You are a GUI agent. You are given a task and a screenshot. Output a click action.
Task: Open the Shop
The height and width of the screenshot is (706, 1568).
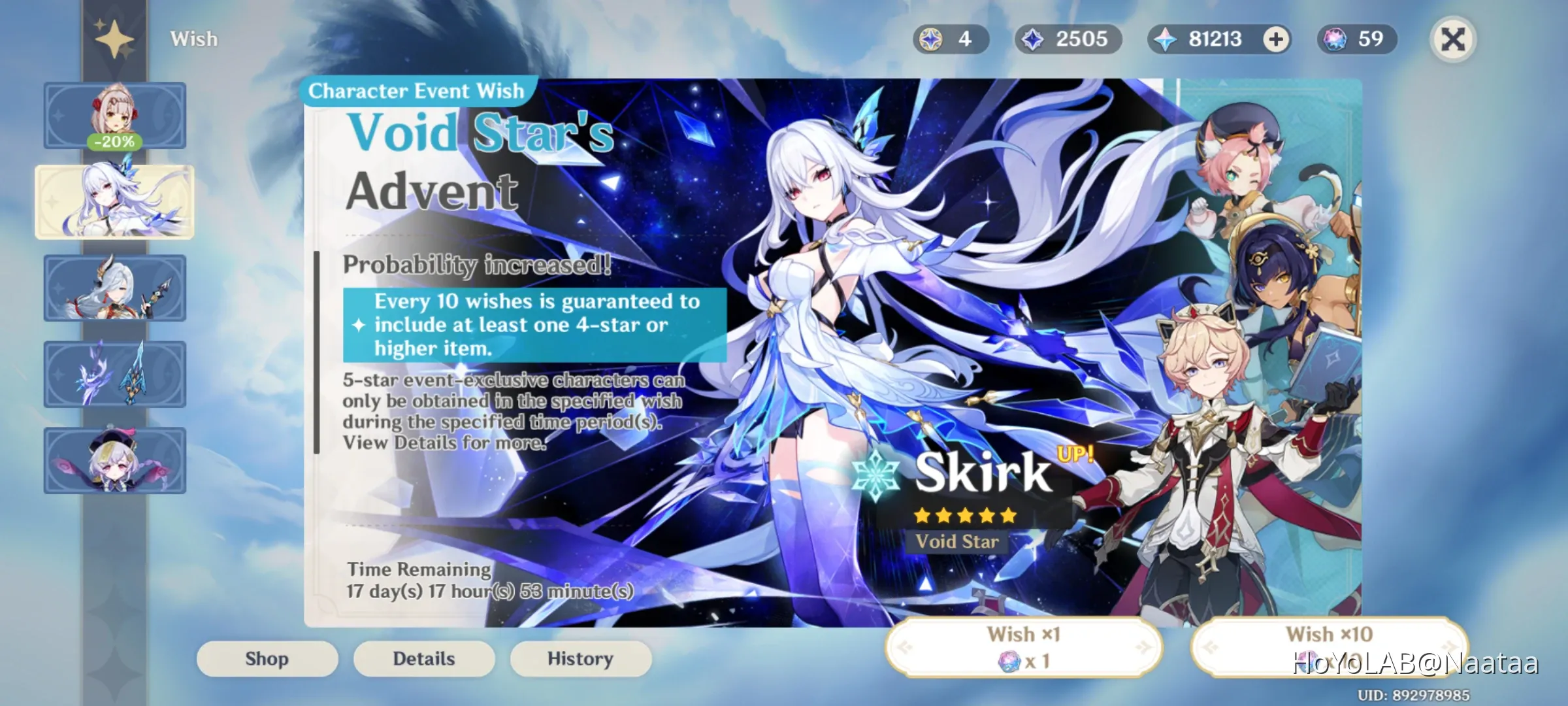point(267,658)
